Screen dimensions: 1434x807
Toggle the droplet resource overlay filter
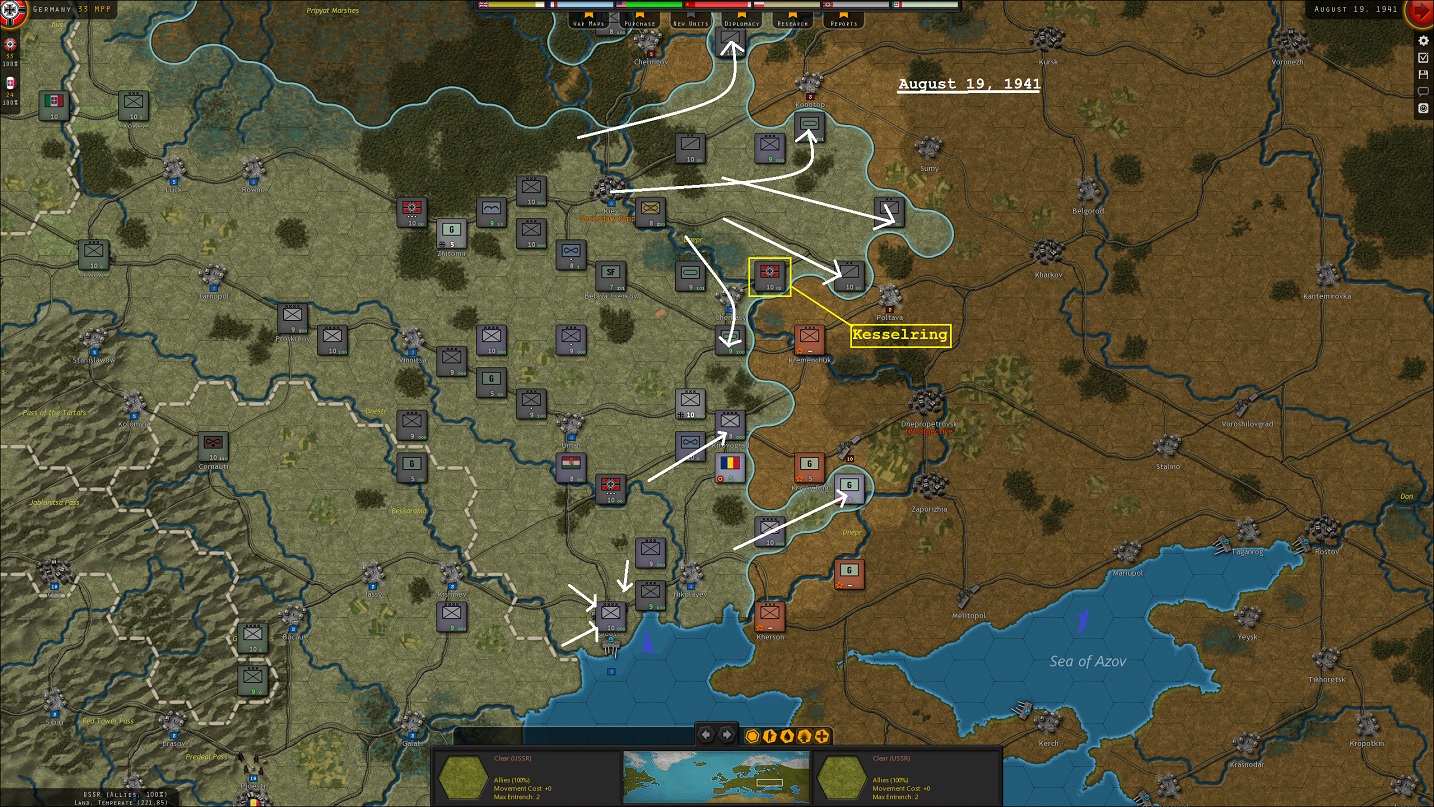click(x=787, y=736)
